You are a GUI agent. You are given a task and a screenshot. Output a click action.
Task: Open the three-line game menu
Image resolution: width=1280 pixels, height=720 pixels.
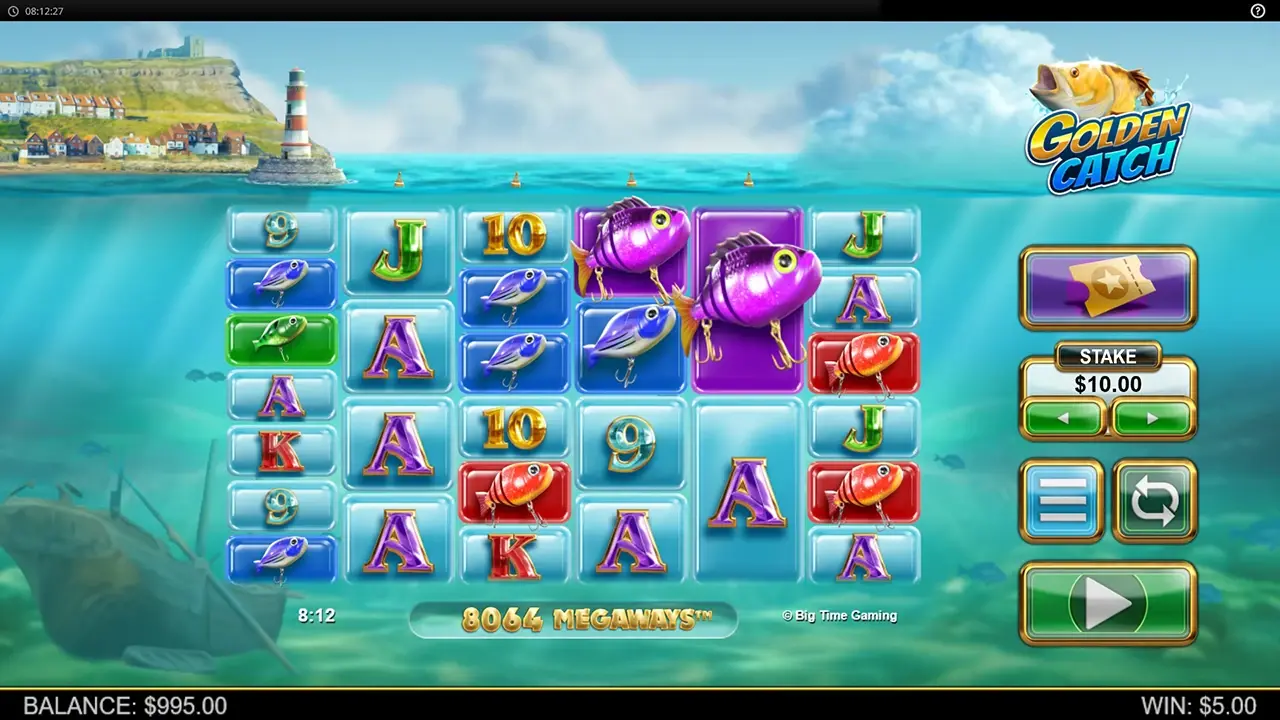tap(1062, 500)
